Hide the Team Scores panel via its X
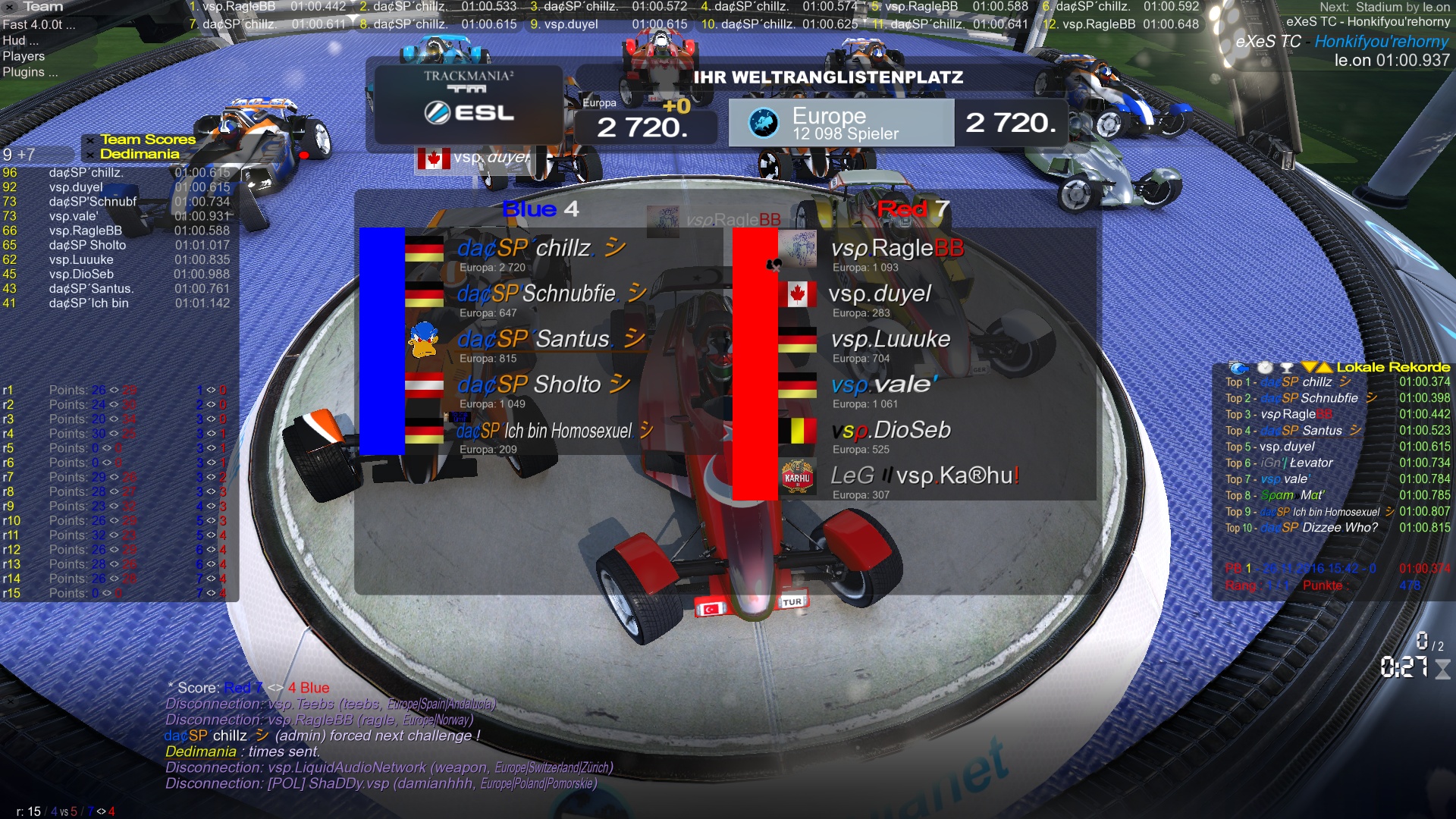The height and width of the screenshot is (819, 1456). [90, 140]
